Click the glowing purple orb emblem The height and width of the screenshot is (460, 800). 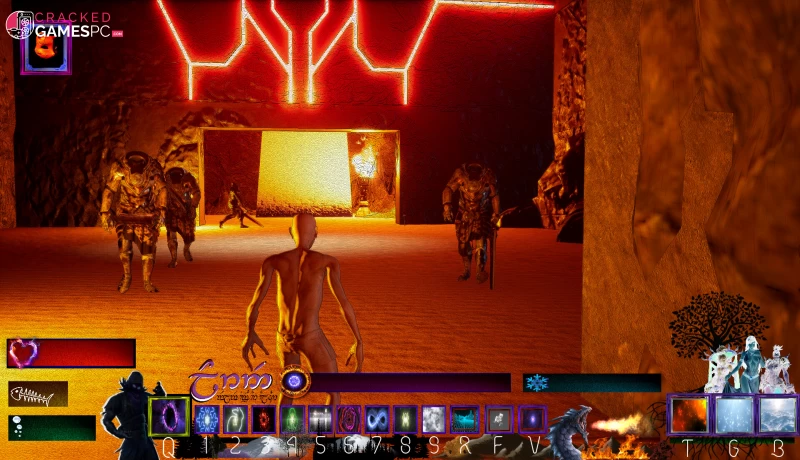tap(294, 381)
